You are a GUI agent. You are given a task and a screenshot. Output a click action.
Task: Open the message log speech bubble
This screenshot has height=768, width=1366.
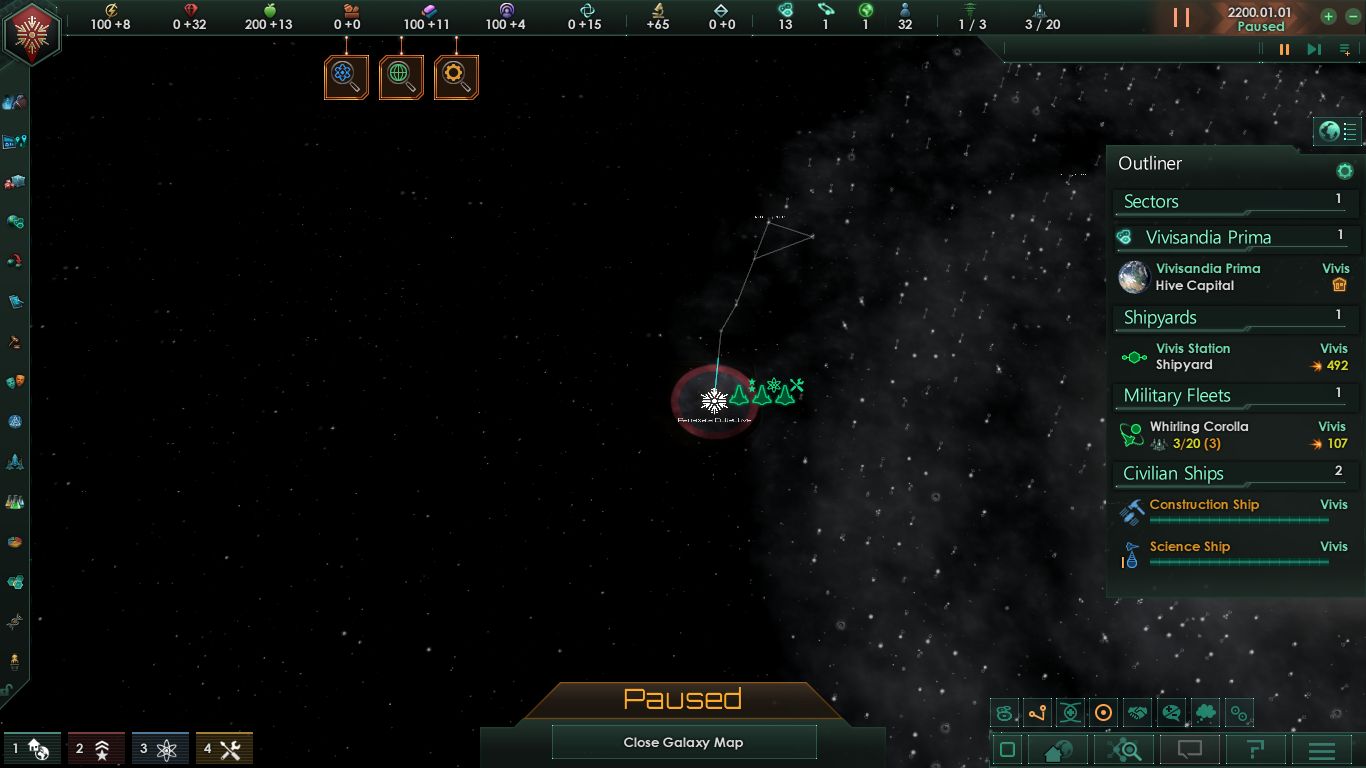pos(1189,748)
